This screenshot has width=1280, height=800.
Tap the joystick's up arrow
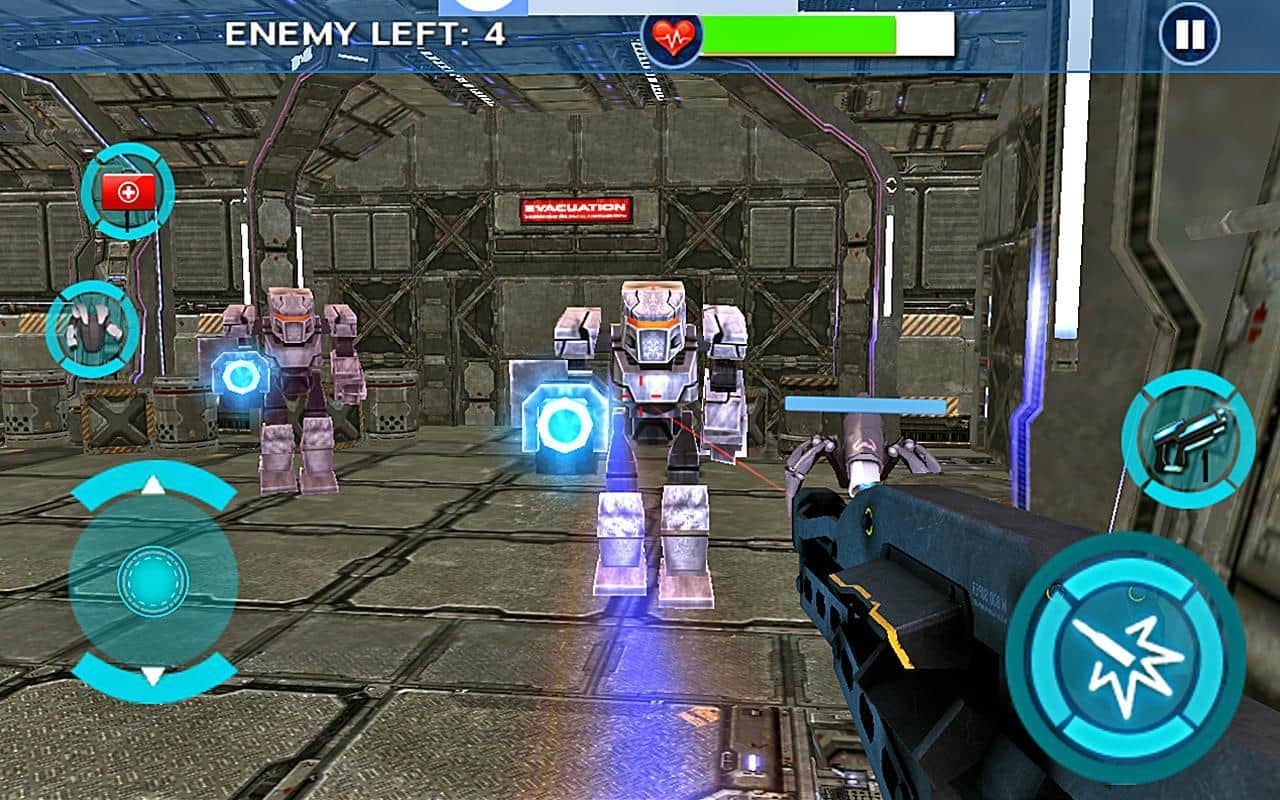152,486
